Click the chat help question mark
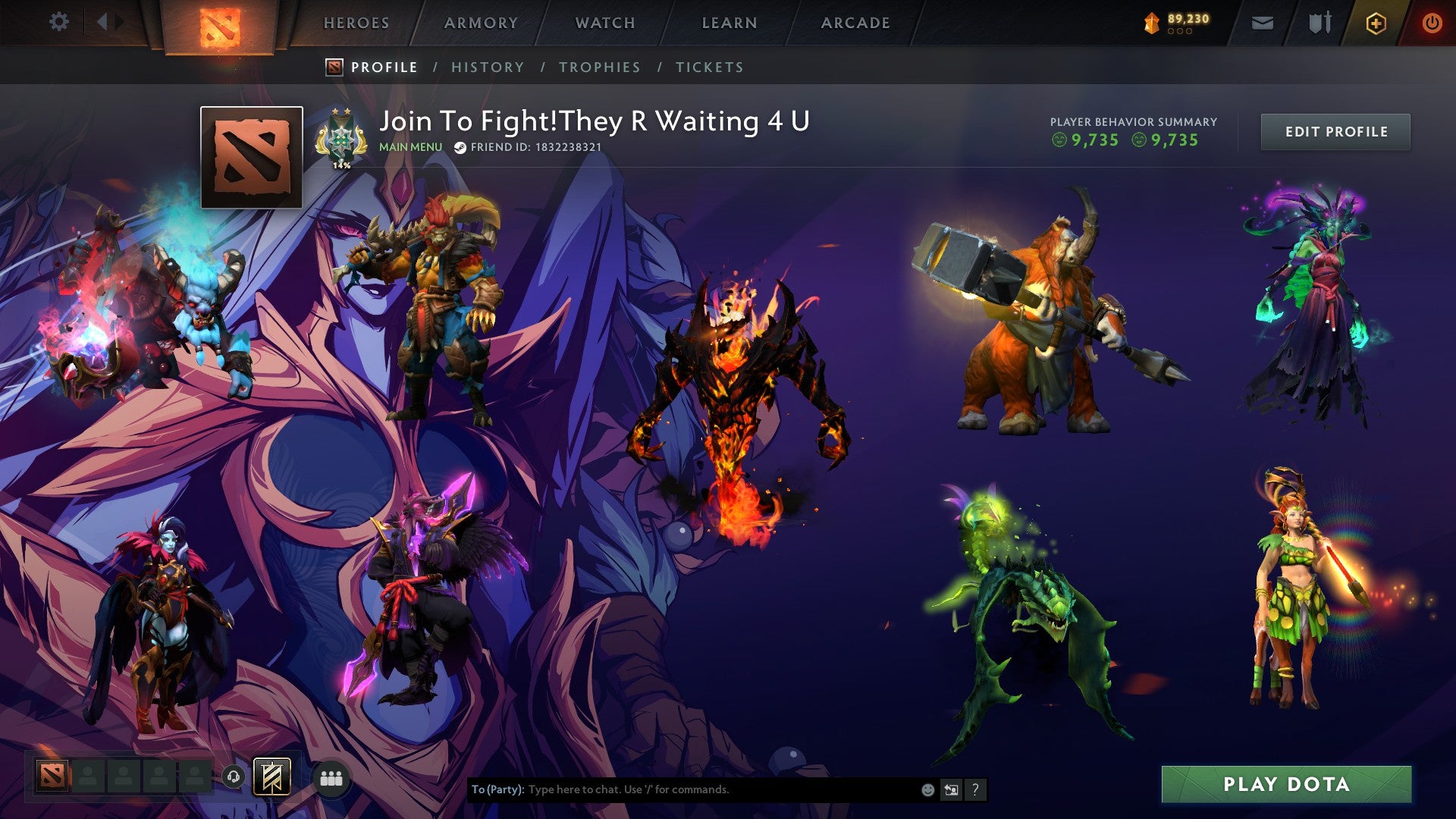The height and width of the screenshot is (819, 1456). click(x=974, y=789)
